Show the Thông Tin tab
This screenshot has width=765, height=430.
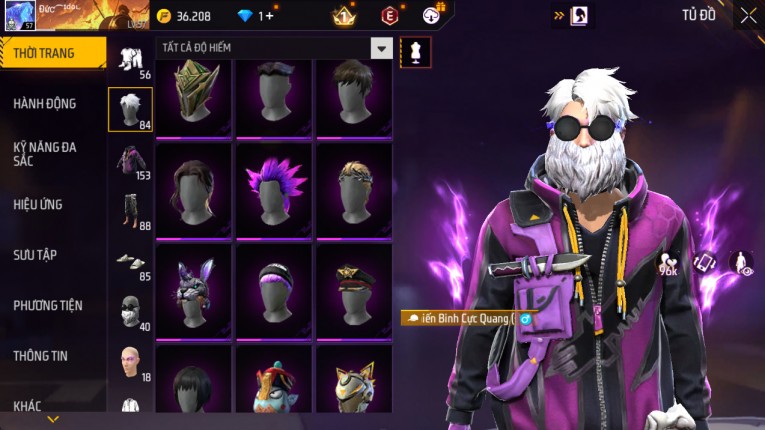coord(42,355)
